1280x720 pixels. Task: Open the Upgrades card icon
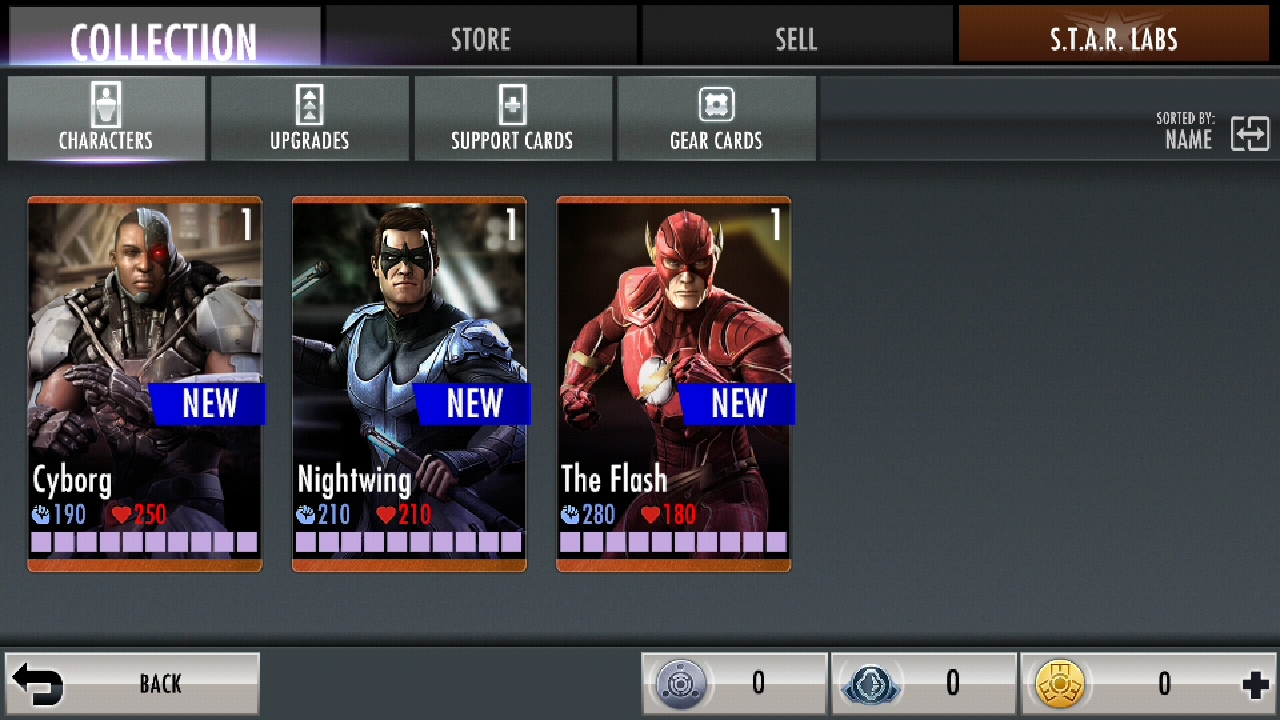[x=309, y=105]
